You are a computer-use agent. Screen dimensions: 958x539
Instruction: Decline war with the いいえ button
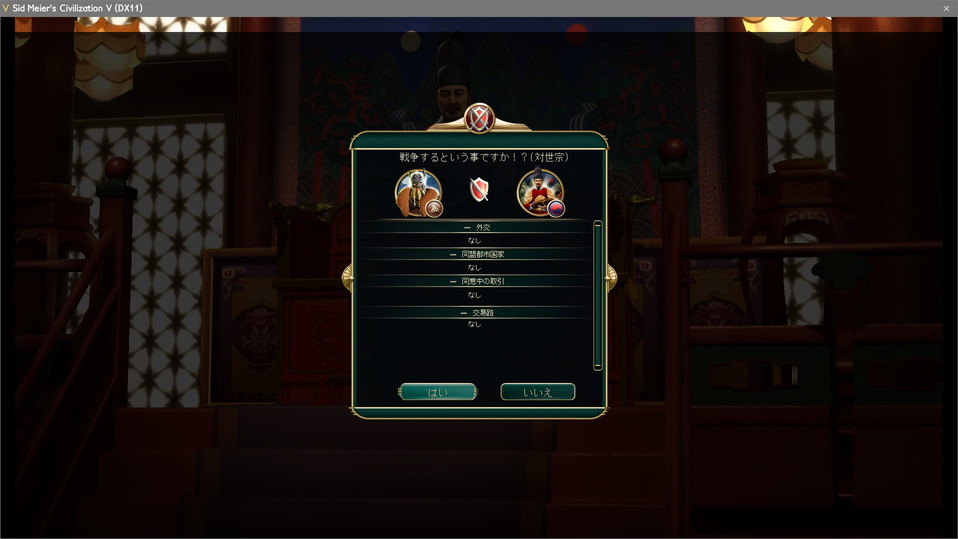point(537,392)
